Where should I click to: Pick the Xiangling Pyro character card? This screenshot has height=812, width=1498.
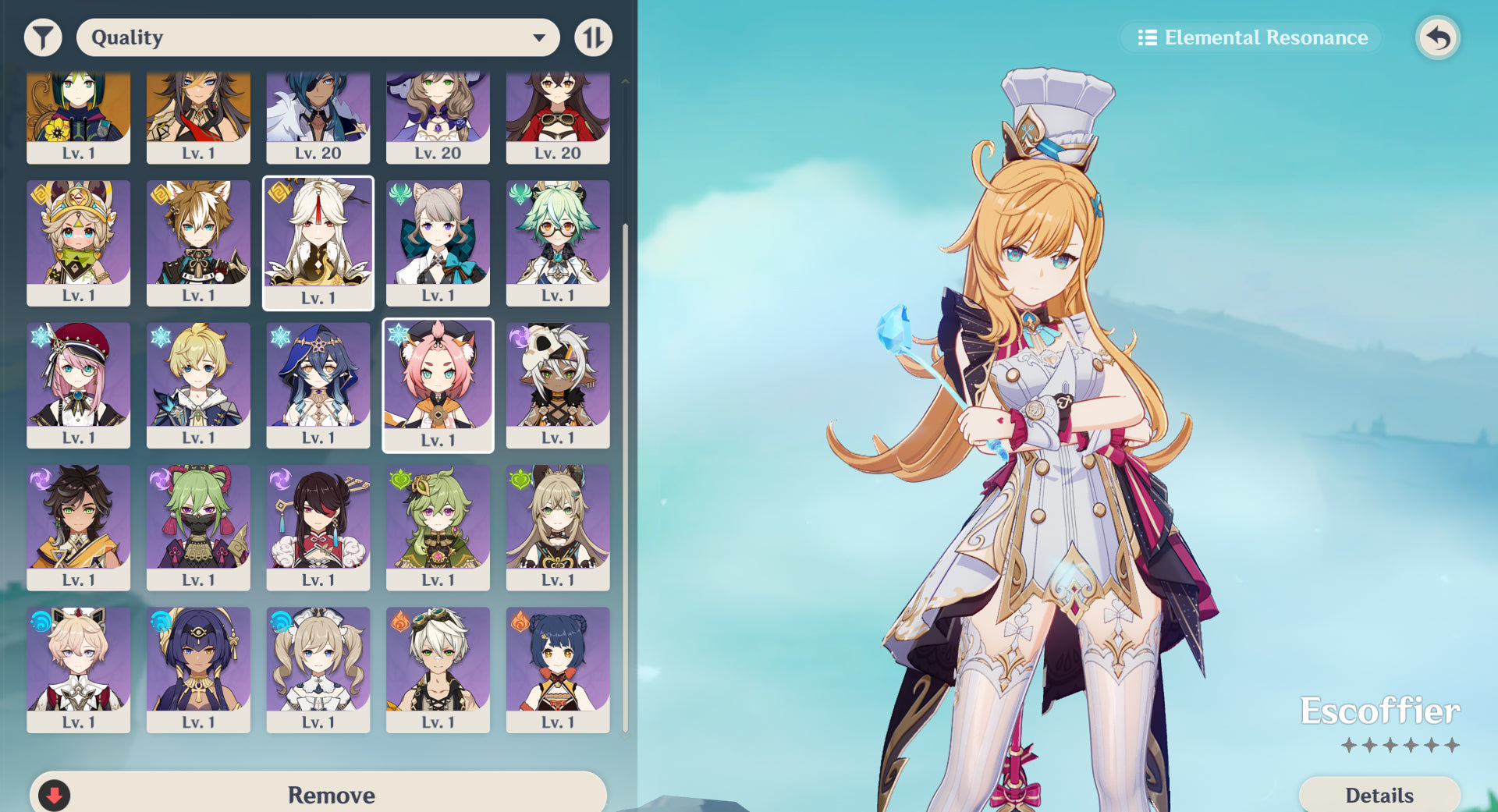pos(558,669)
